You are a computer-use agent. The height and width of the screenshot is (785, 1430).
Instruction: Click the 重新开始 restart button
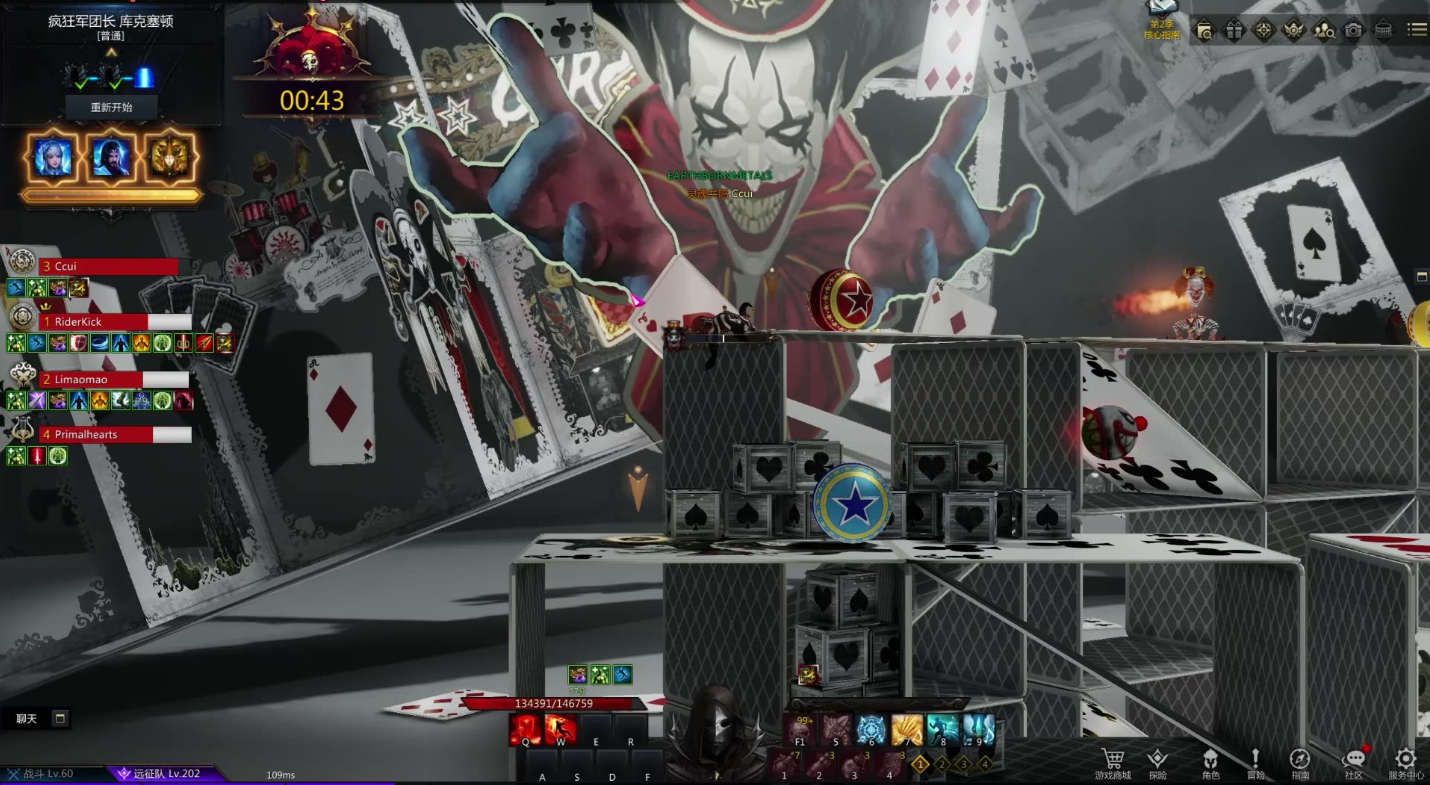(111, 107)
